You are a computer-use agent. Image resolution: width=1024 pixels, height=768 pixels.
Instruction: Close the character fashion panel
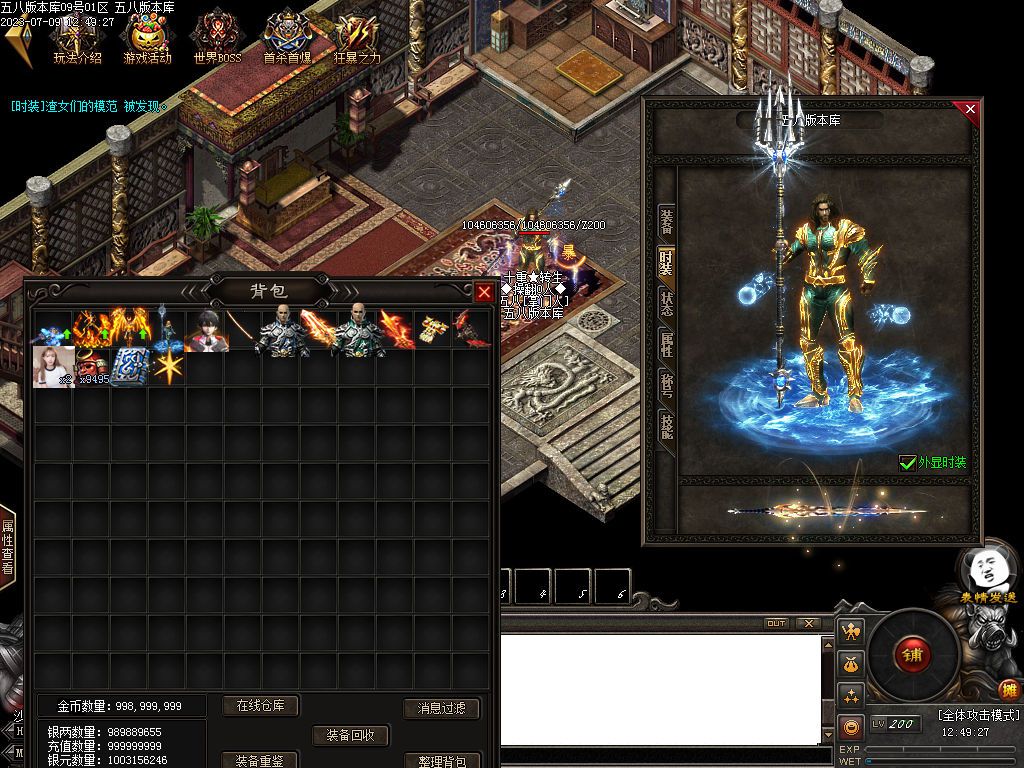pyautogui.click(x=969, y=109)
